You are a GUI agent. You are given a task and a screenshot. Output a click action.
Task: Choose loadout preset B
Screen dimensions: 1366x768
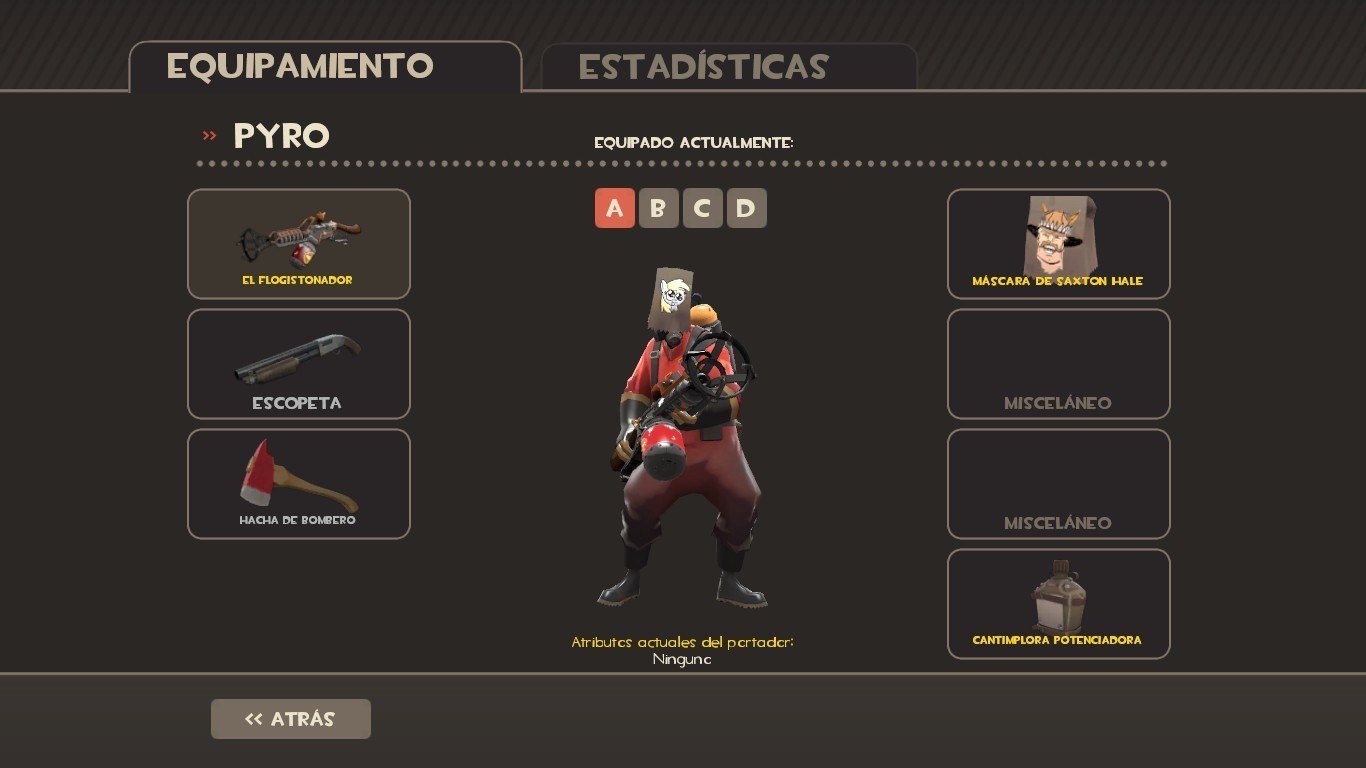pyautogui.click(x=658, y=208)
